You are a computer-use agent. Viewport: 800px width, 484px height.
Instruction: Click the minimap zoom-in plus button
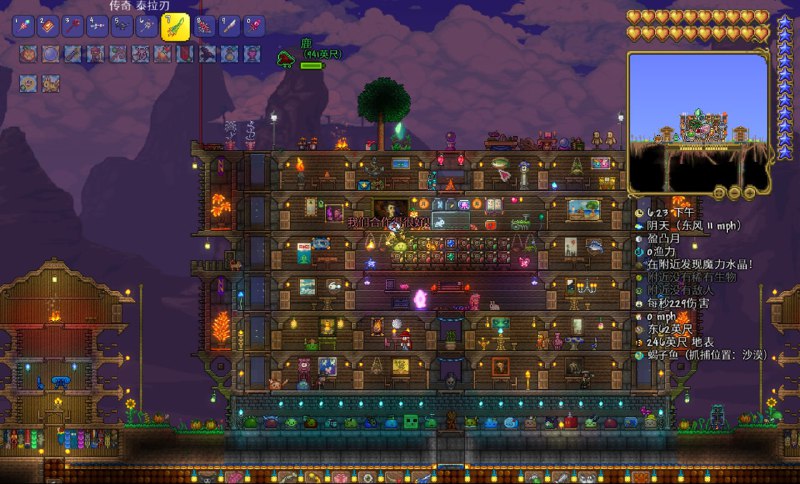tap(750, 193)
